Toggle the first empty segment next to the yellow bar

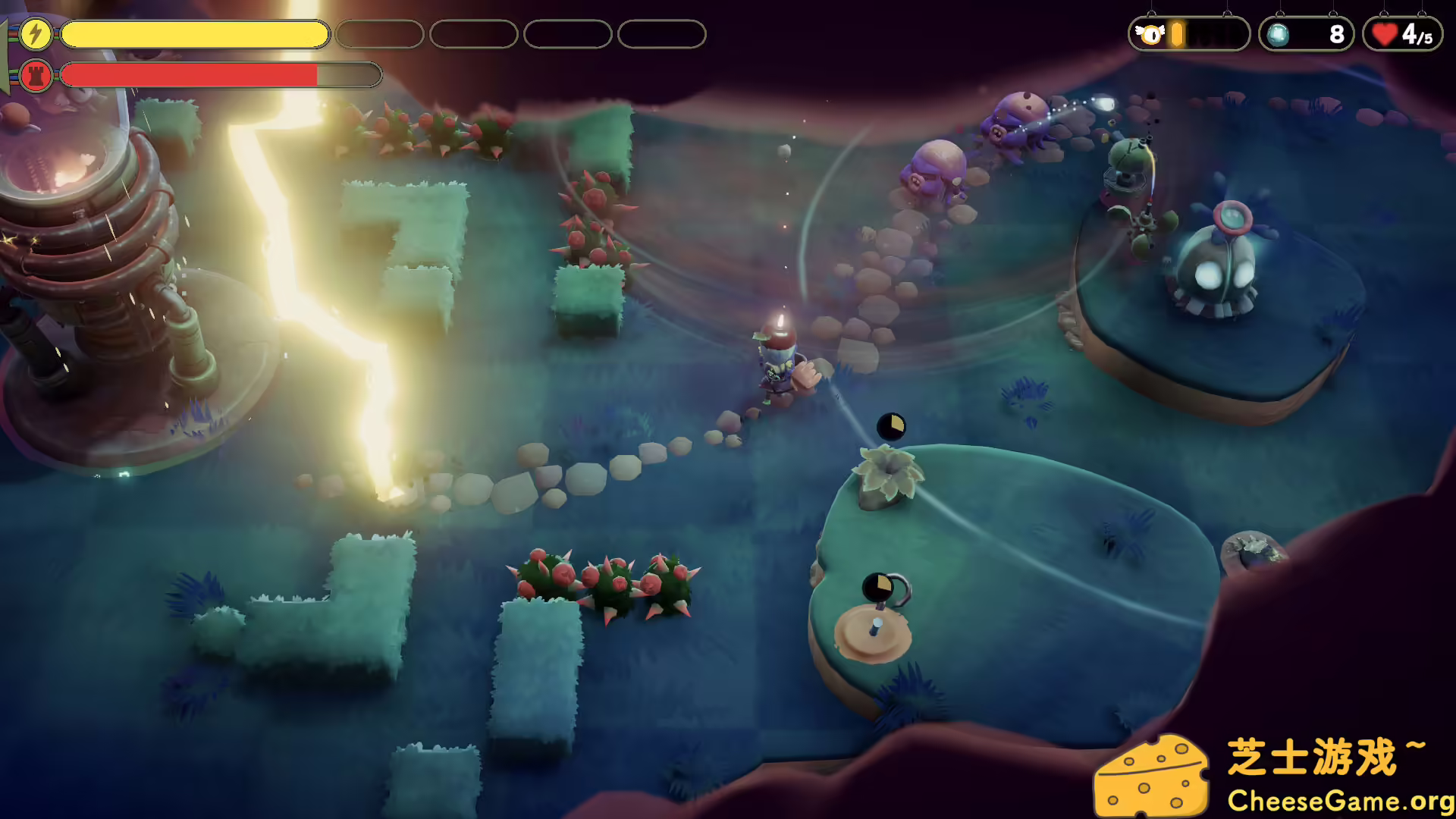[380, 34]
